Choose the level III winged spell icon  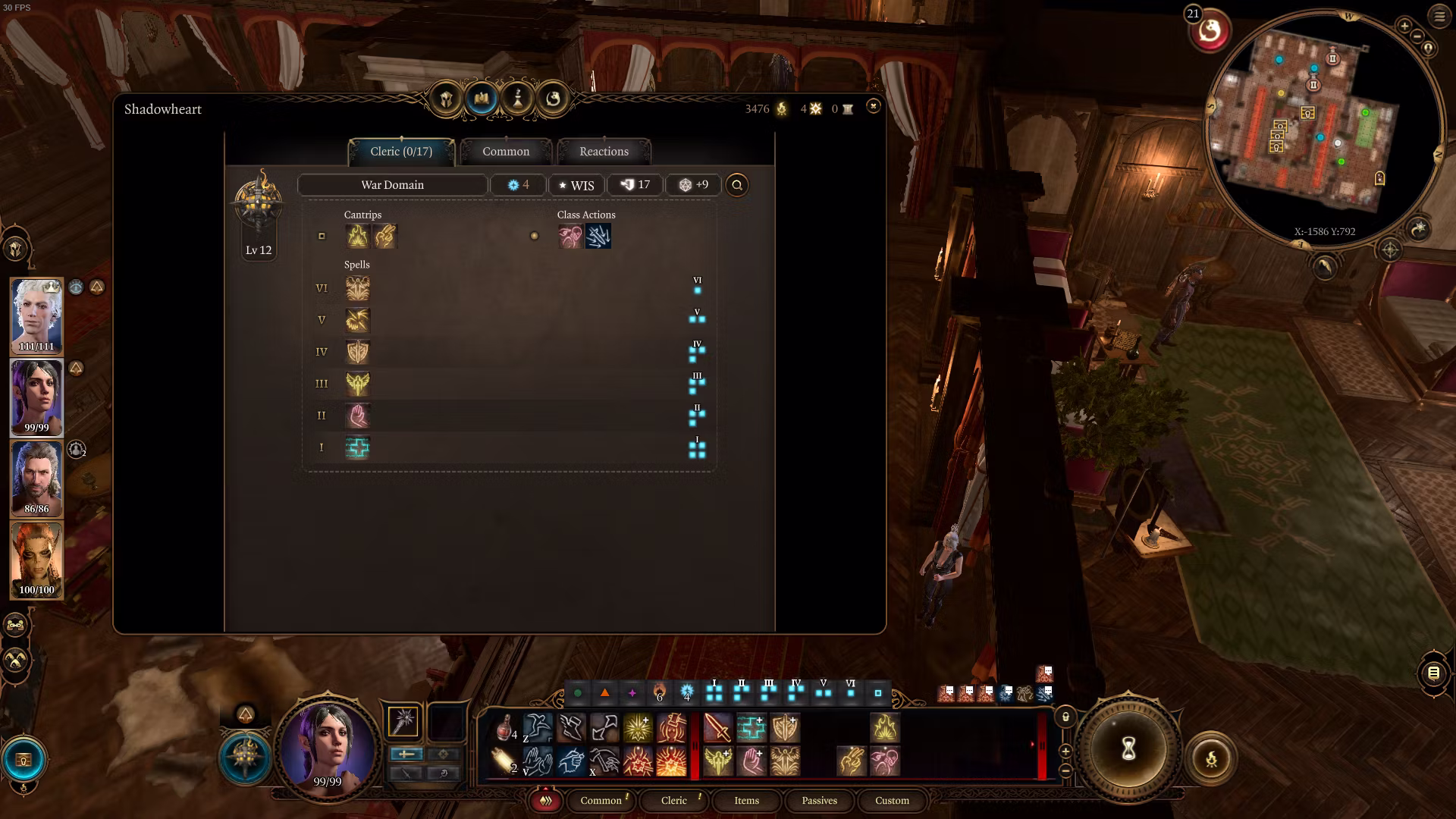357,384
